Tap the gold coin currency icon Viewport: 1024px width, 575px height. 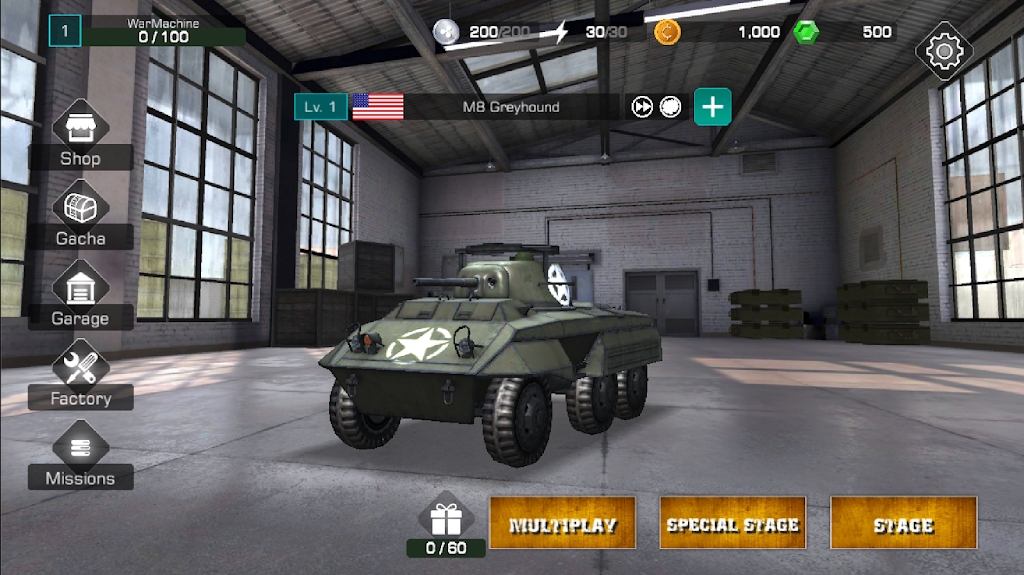pyautogui.click(x=667, y=32)
